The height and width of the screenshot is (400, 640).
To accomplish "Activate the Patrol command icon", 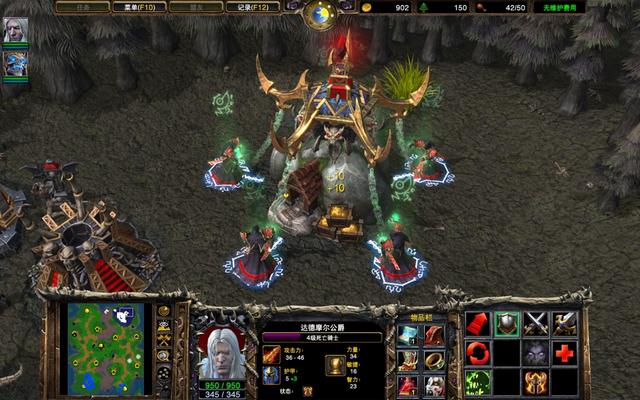I will pyautogui.click(x=565, y=324).
